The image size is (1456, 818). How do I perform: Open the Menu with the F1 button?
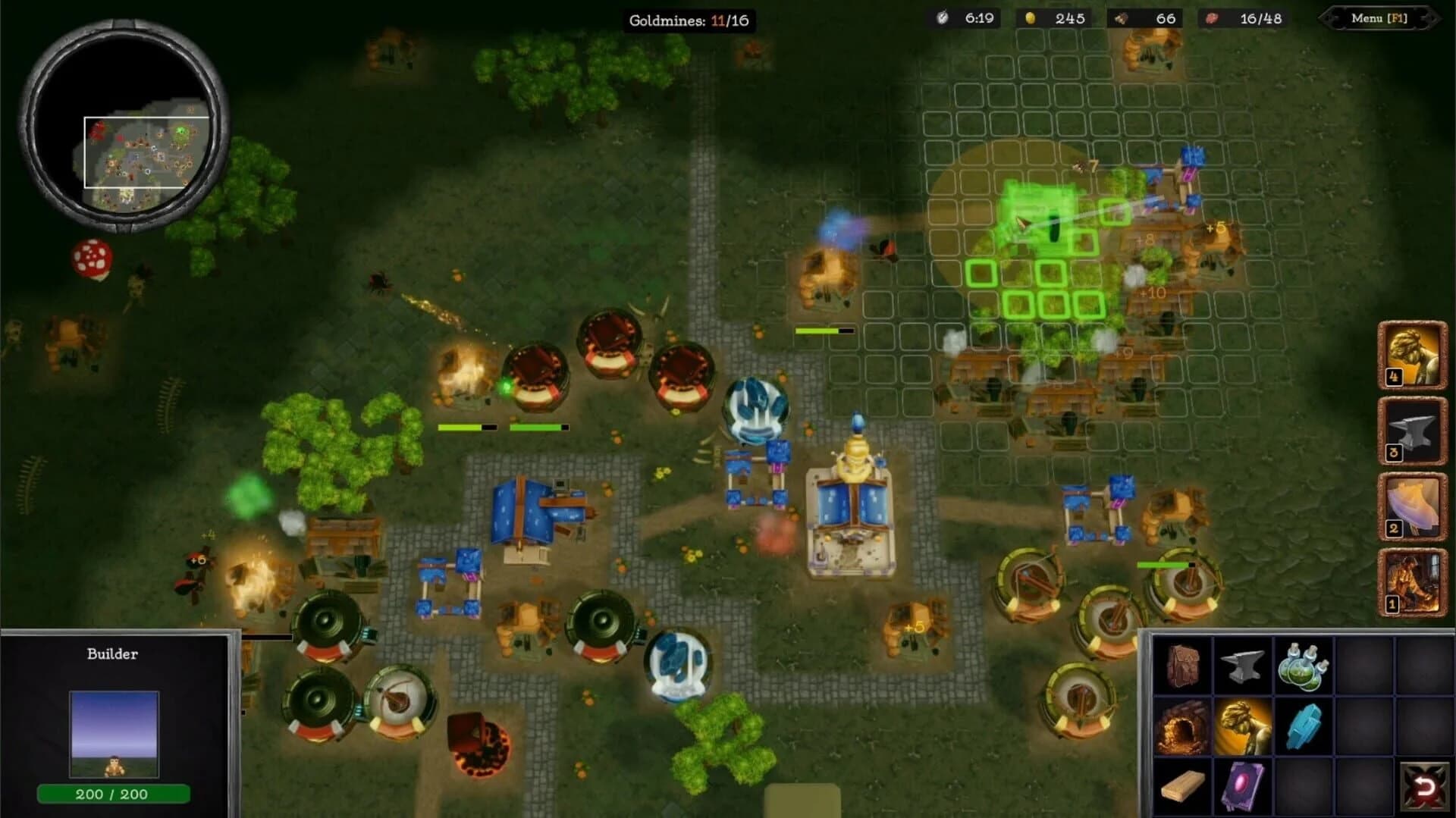1382,20
